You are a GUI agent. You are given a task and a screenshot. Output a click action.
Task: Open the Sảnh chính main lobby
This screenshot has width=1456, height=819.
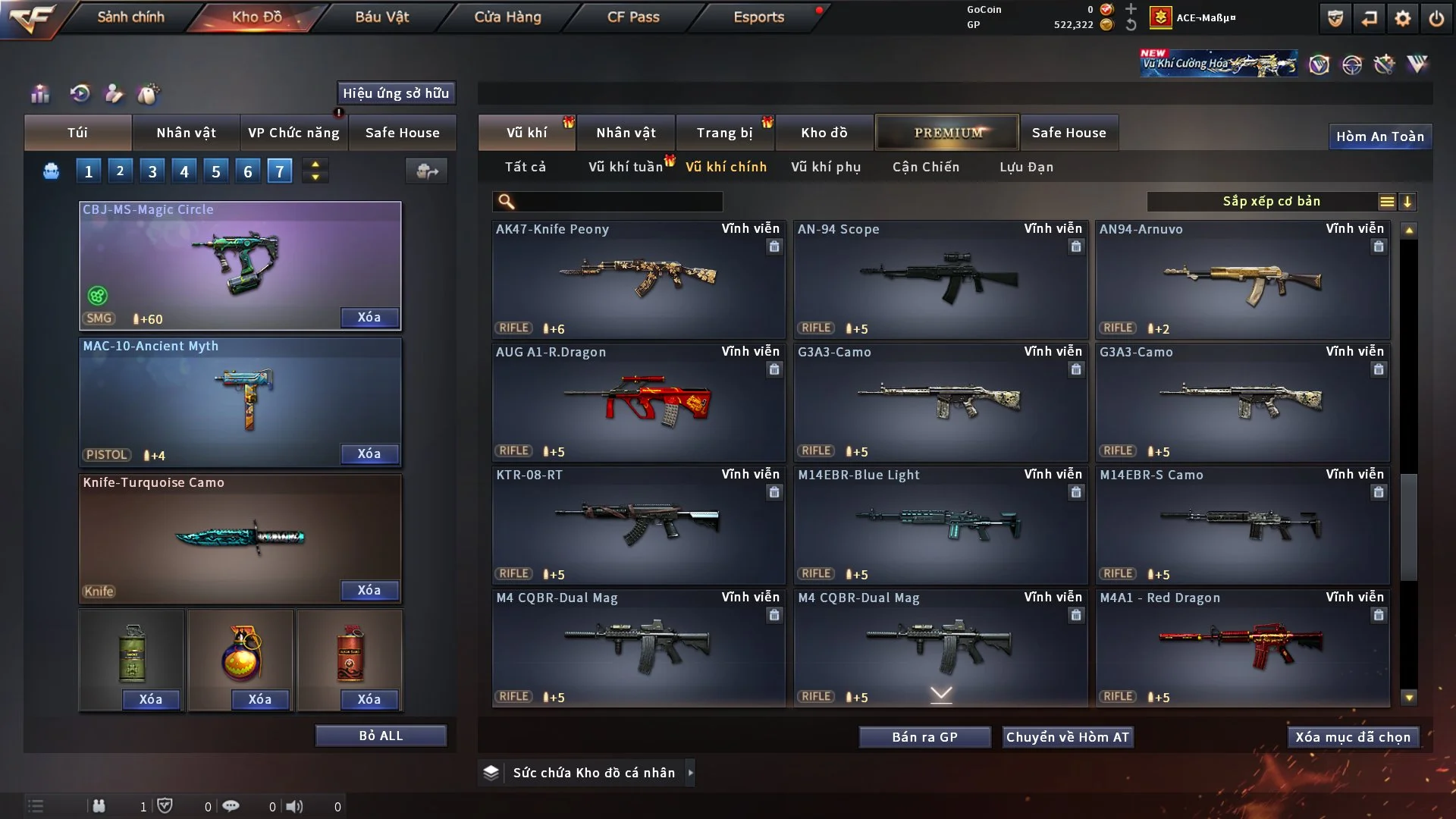130,17
